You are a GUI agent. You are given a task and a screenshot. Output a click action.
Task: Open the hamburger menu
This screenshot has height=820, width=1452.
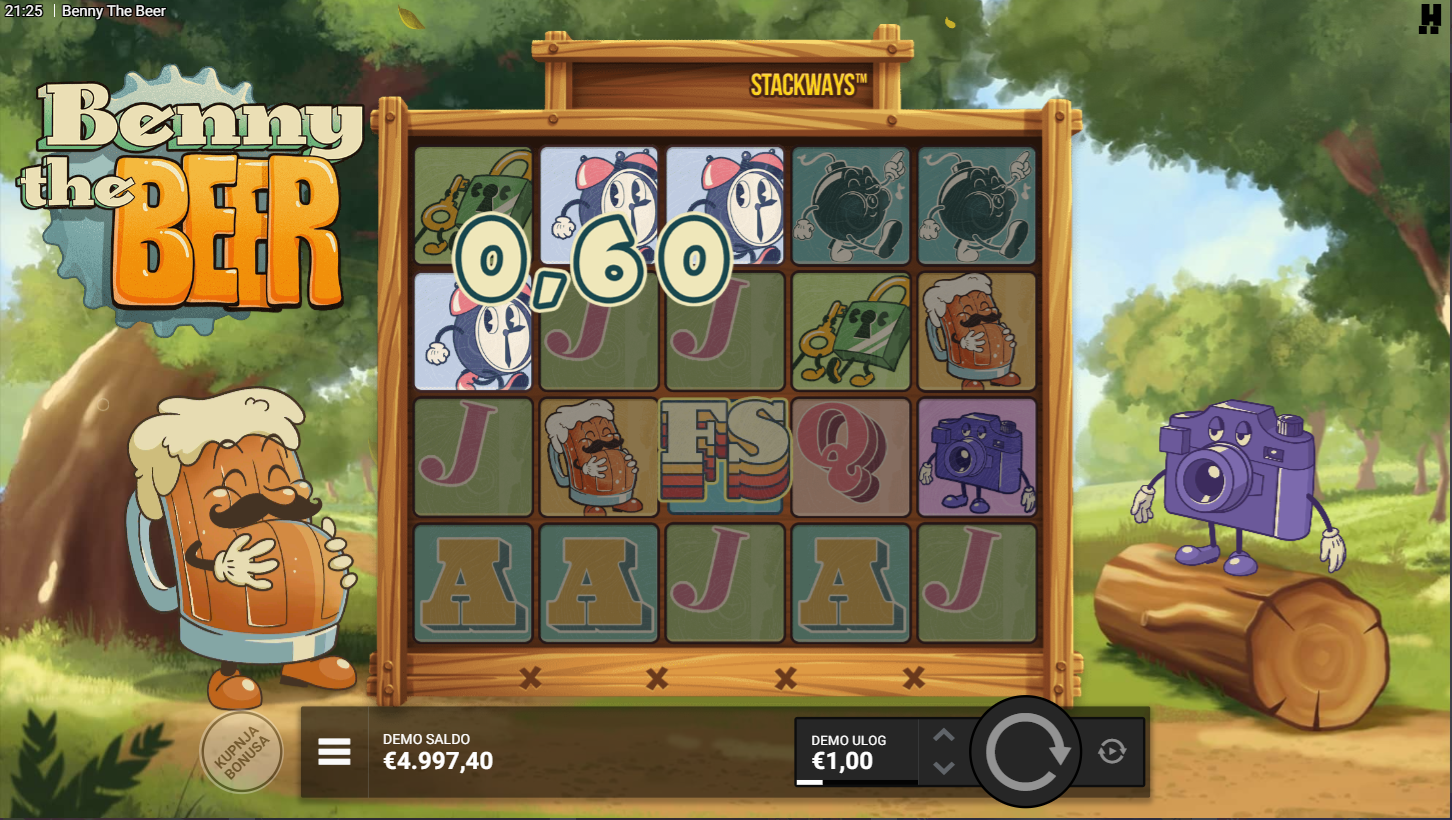[x=334, y=752]
